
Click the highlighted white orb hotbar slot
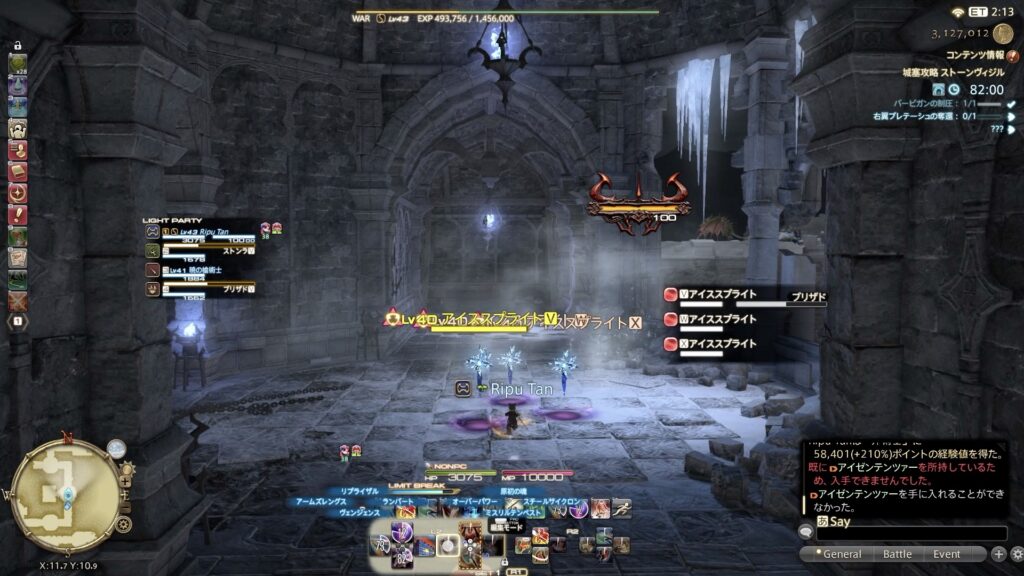point(449,545)
